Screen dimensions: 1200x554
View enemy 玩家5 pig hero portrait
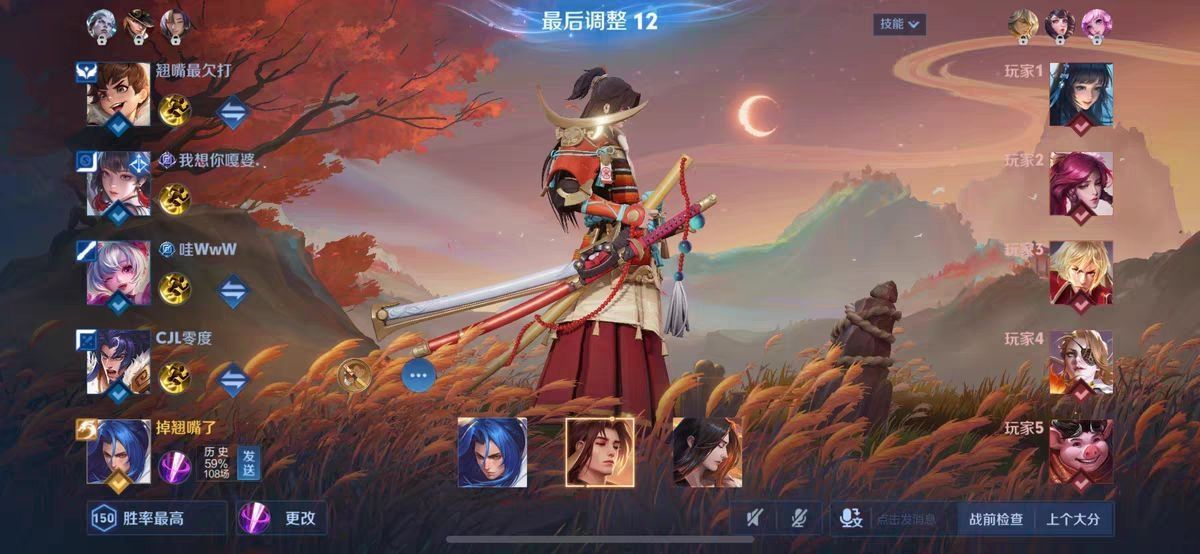tap(1080, 451)
